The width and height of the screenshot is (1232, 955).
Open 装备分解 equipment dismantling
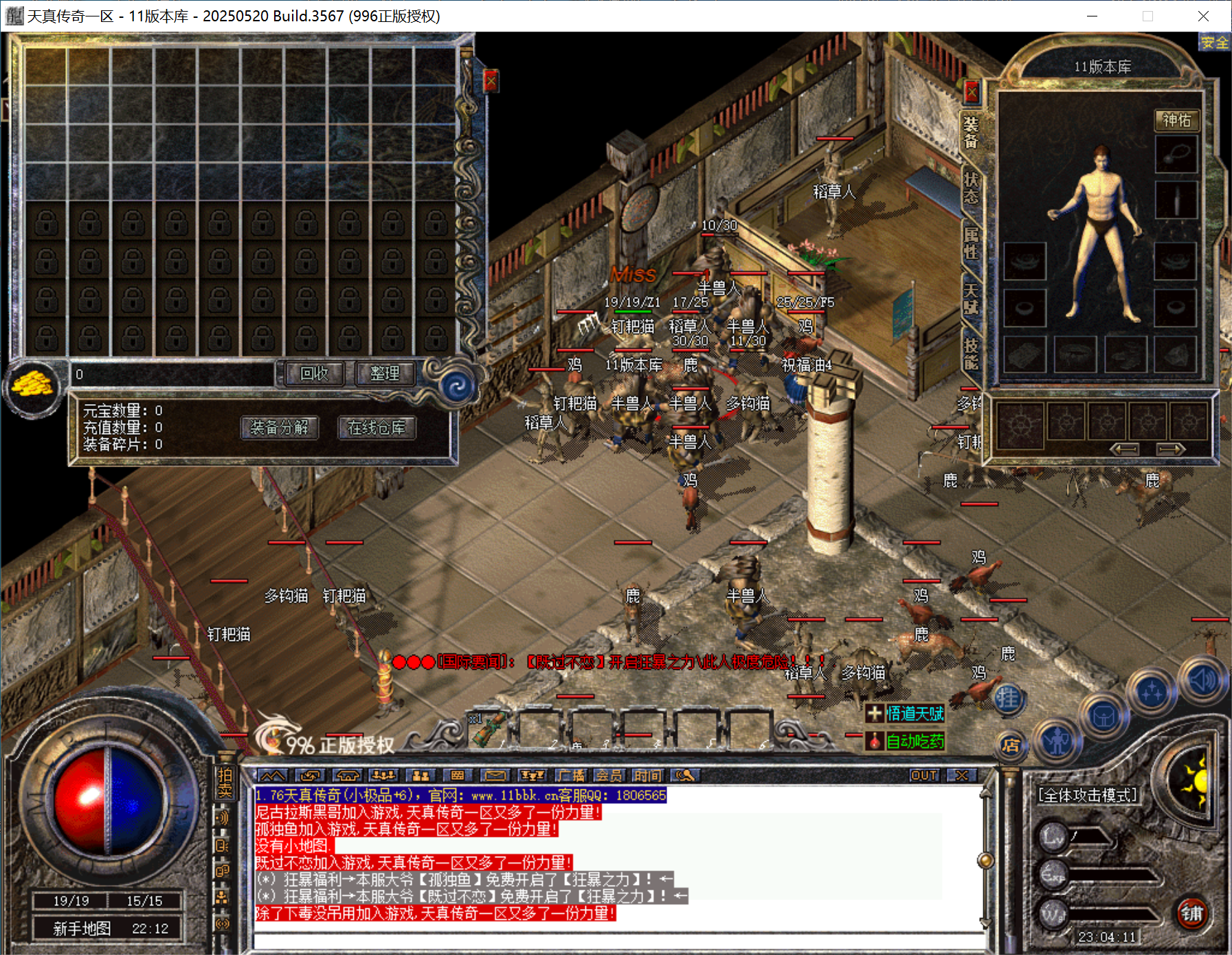279,427
